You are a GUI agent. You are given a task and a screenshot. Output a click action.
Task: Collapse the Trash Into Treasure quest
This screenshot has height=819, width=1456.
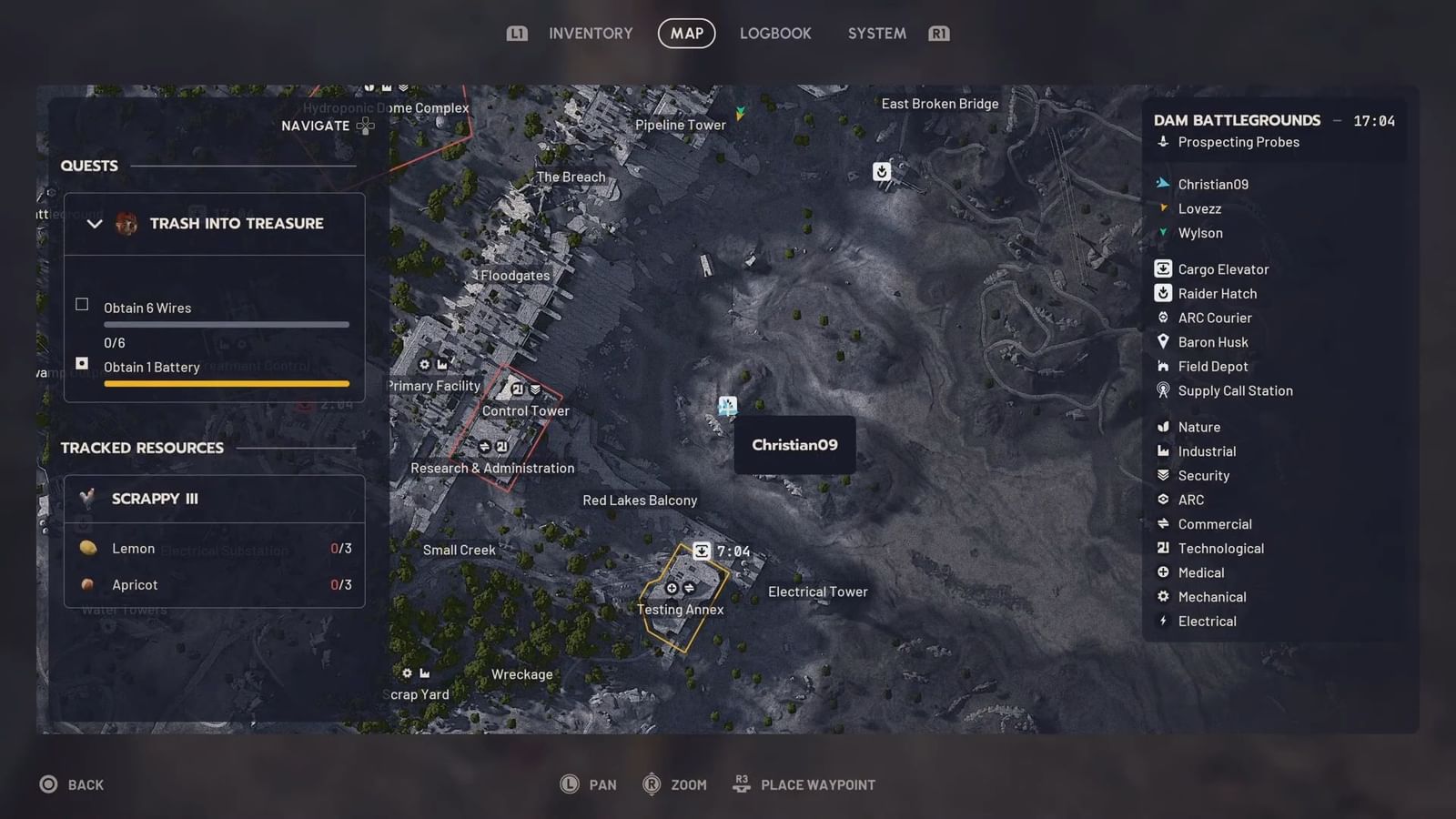95,223
